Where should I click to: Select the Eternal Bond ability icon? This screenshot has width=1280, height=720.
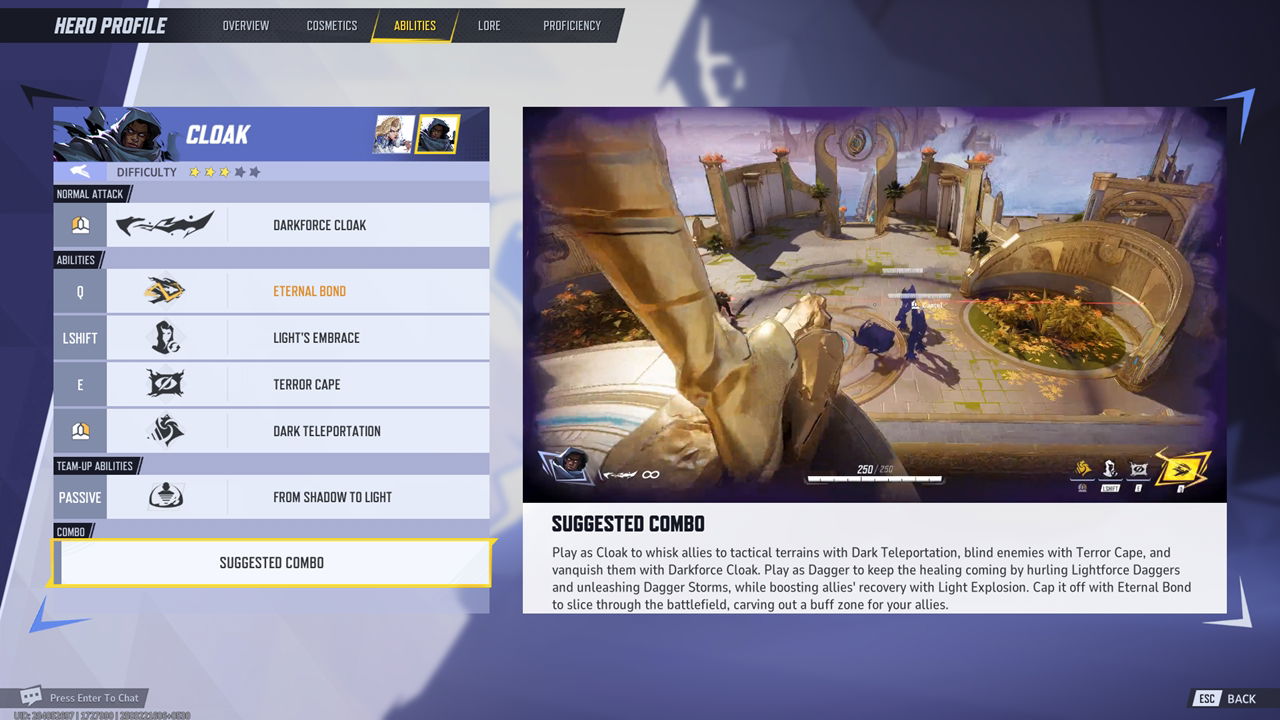(165, 291)
